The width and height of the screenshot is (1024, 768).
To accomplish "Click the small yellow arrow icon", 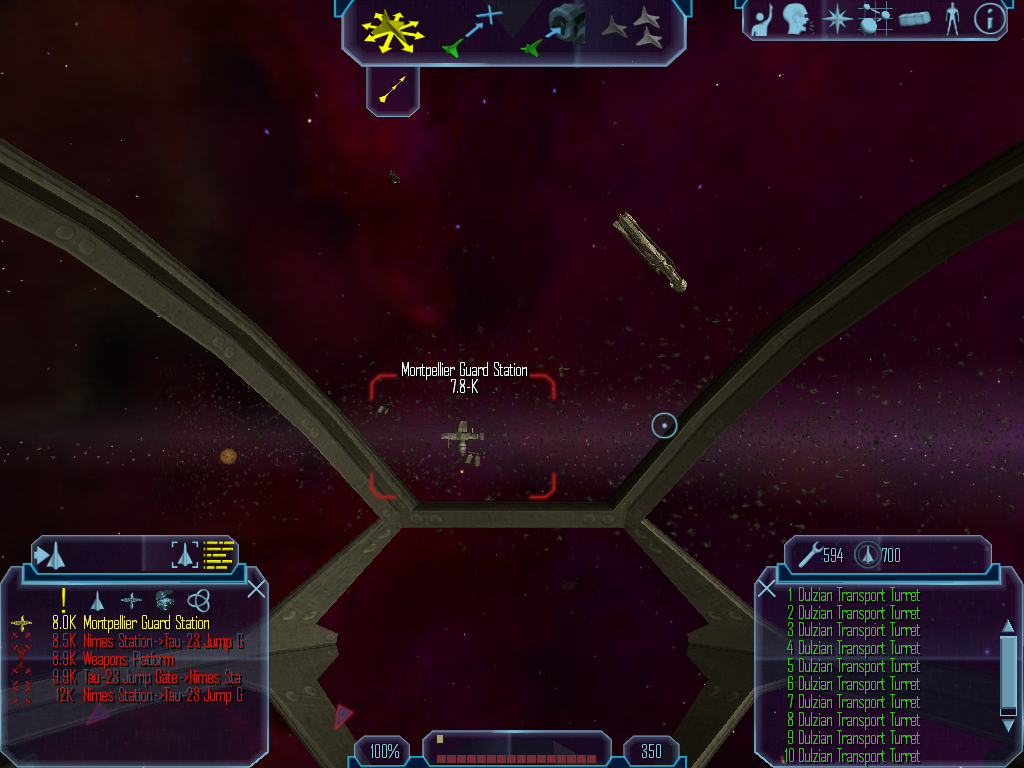I will (392, 91).
